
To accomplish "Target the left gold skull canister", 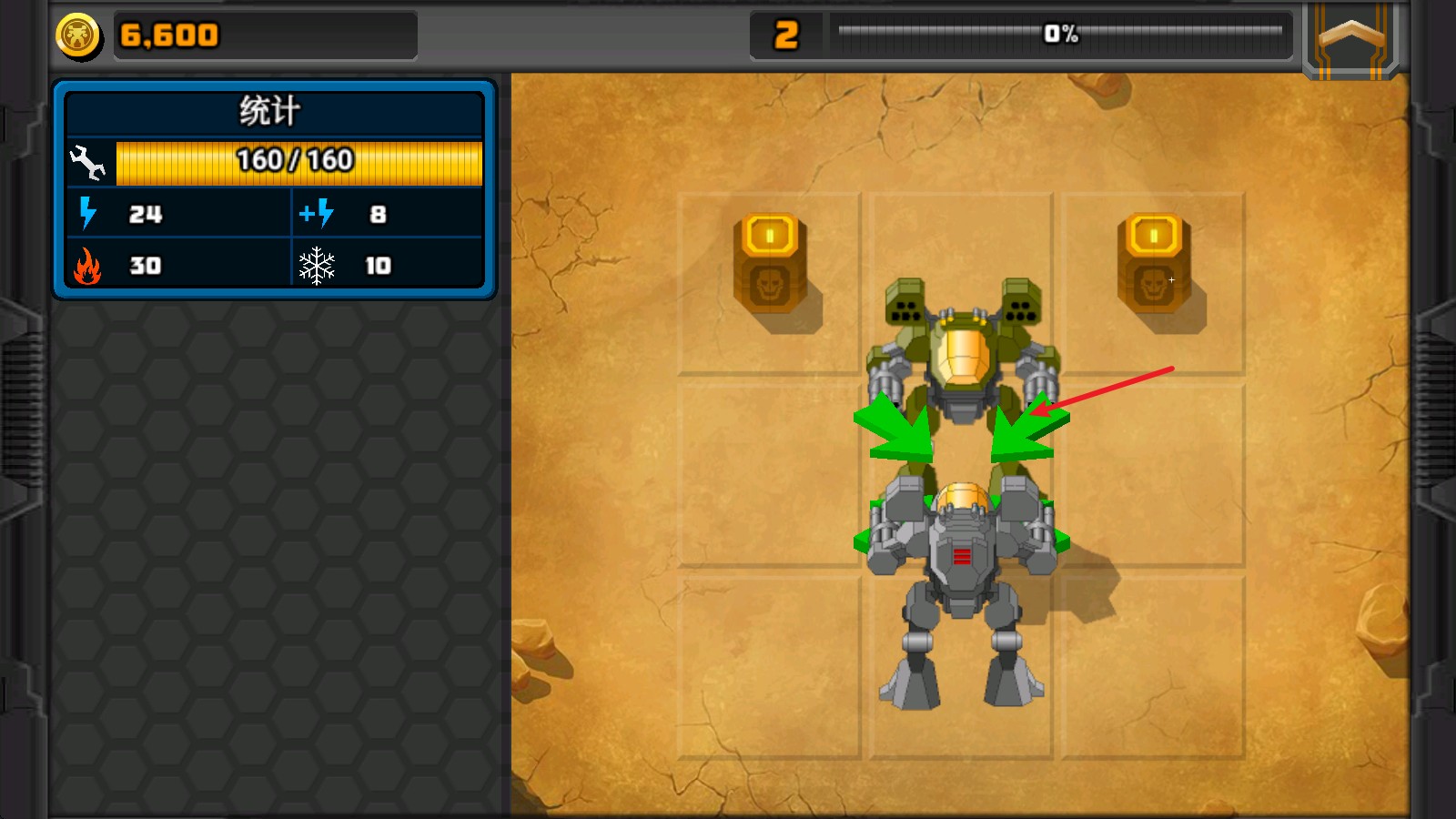I will click(770, 264).
